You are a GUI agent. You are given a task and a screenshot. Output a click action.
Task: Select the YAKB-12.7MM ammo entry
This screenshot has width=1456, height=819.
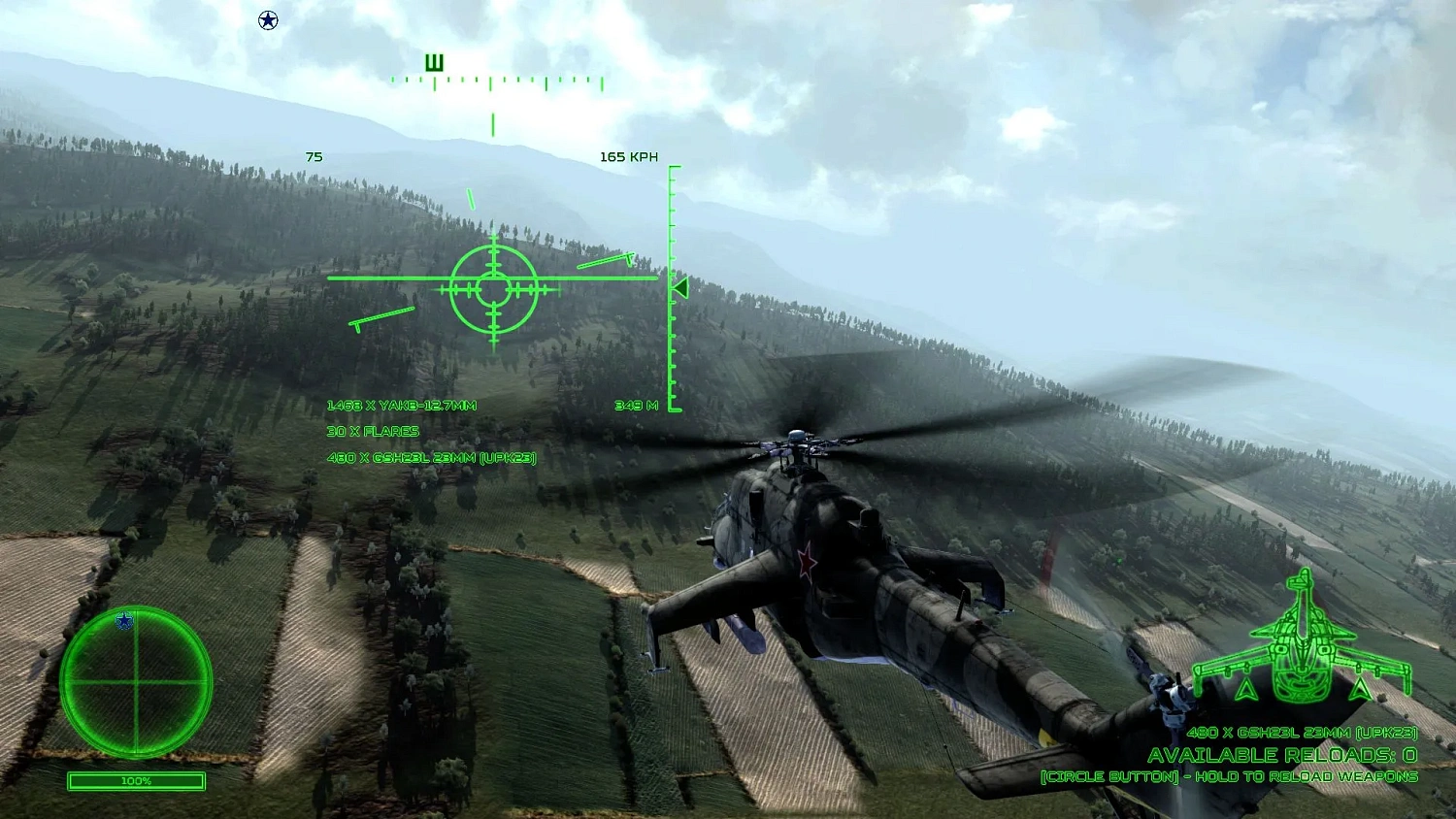tap(405, 406)
